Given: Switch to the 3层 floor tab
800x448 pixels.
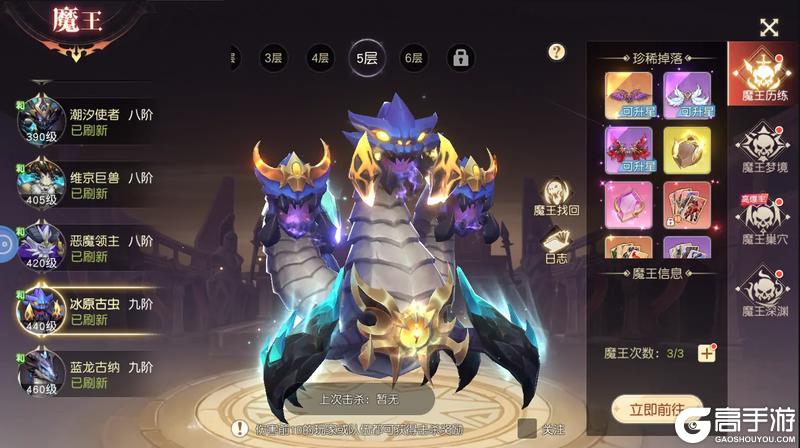Looking at the screenshot, I should point(273,58).
